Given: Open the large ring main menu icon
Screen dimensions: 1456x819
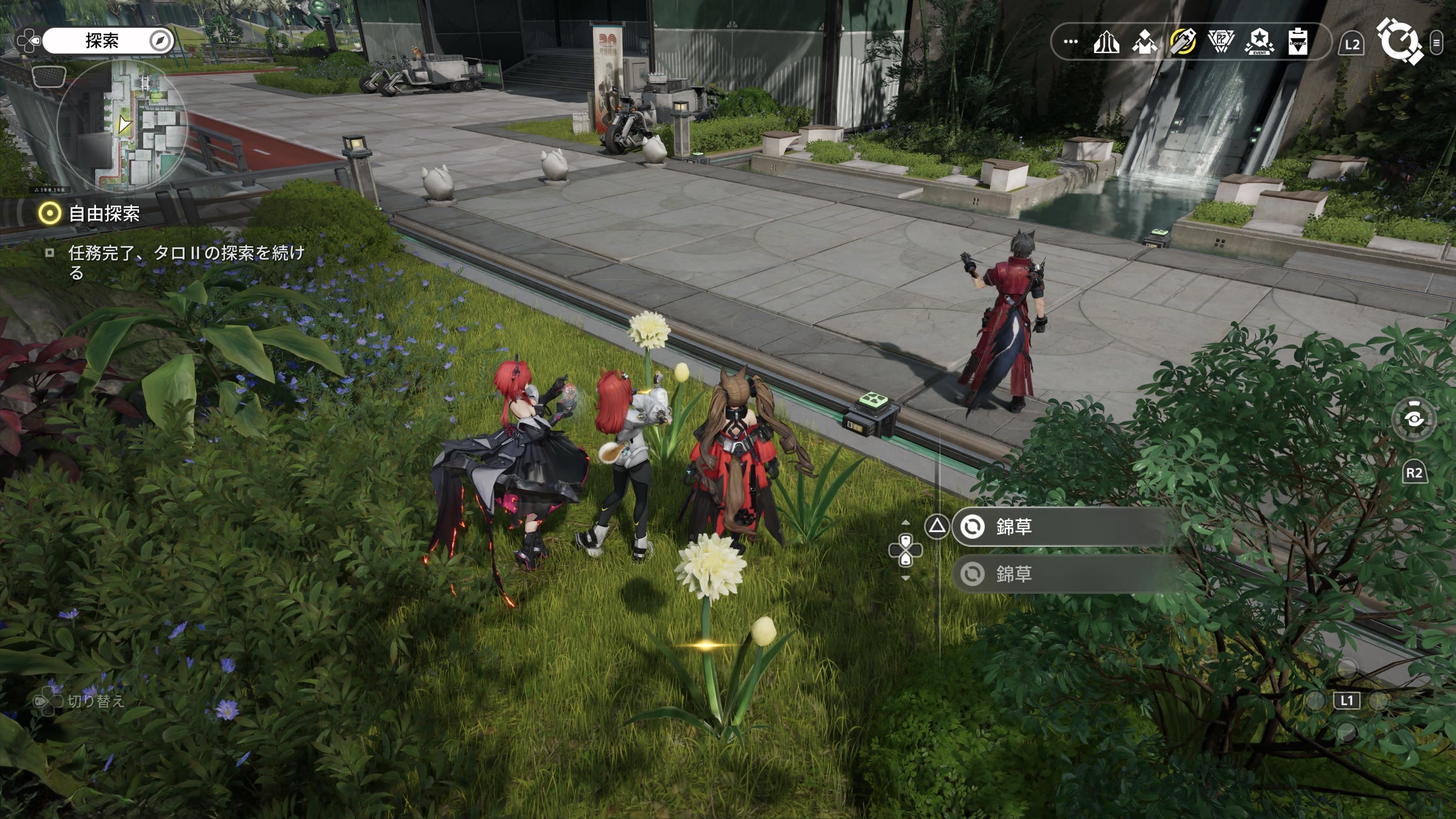Looking at the screenshot, I should point(1398,41).
